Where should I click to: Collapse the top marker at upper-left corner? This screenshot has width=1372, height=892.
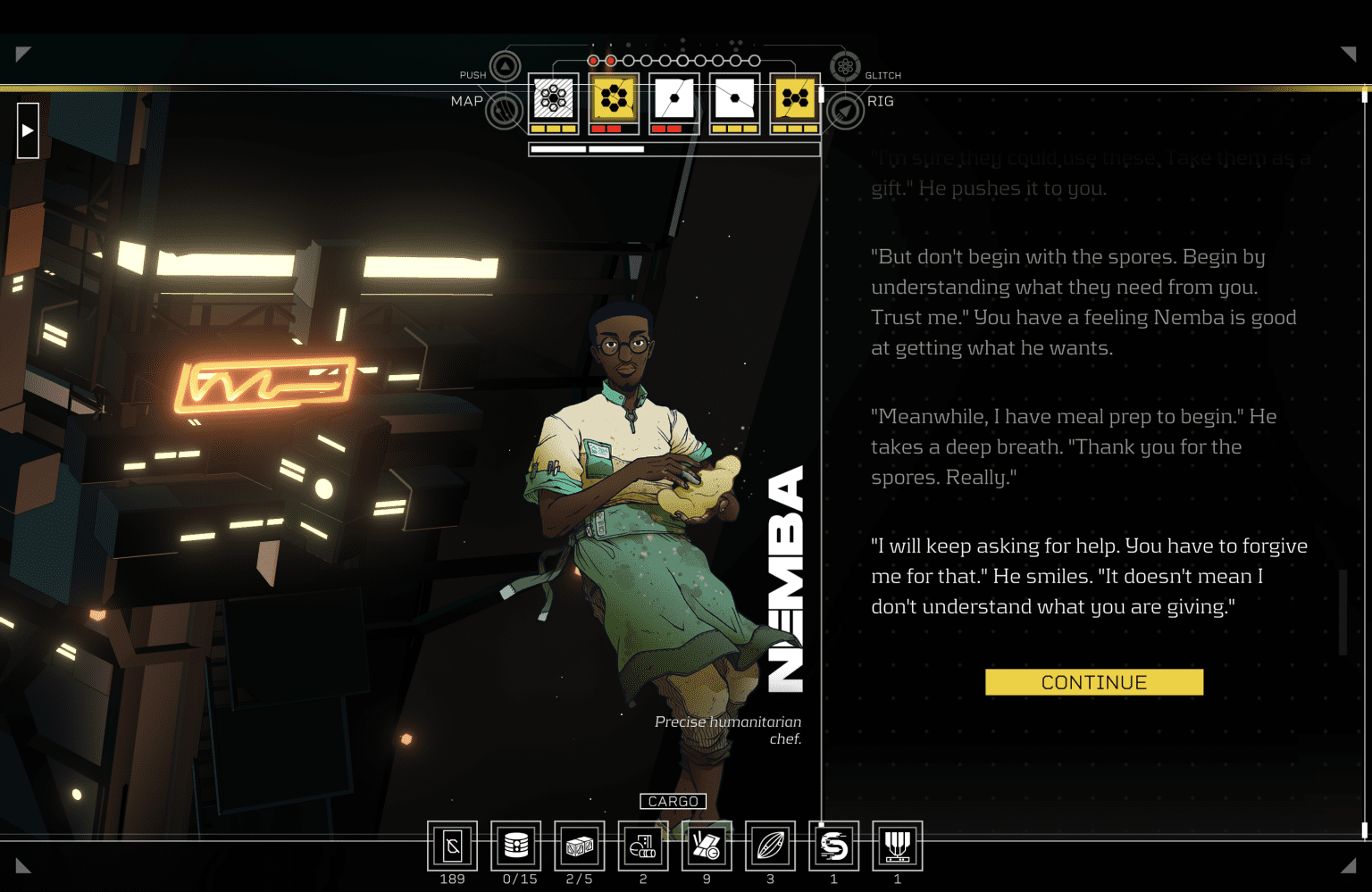coord(21,55)
